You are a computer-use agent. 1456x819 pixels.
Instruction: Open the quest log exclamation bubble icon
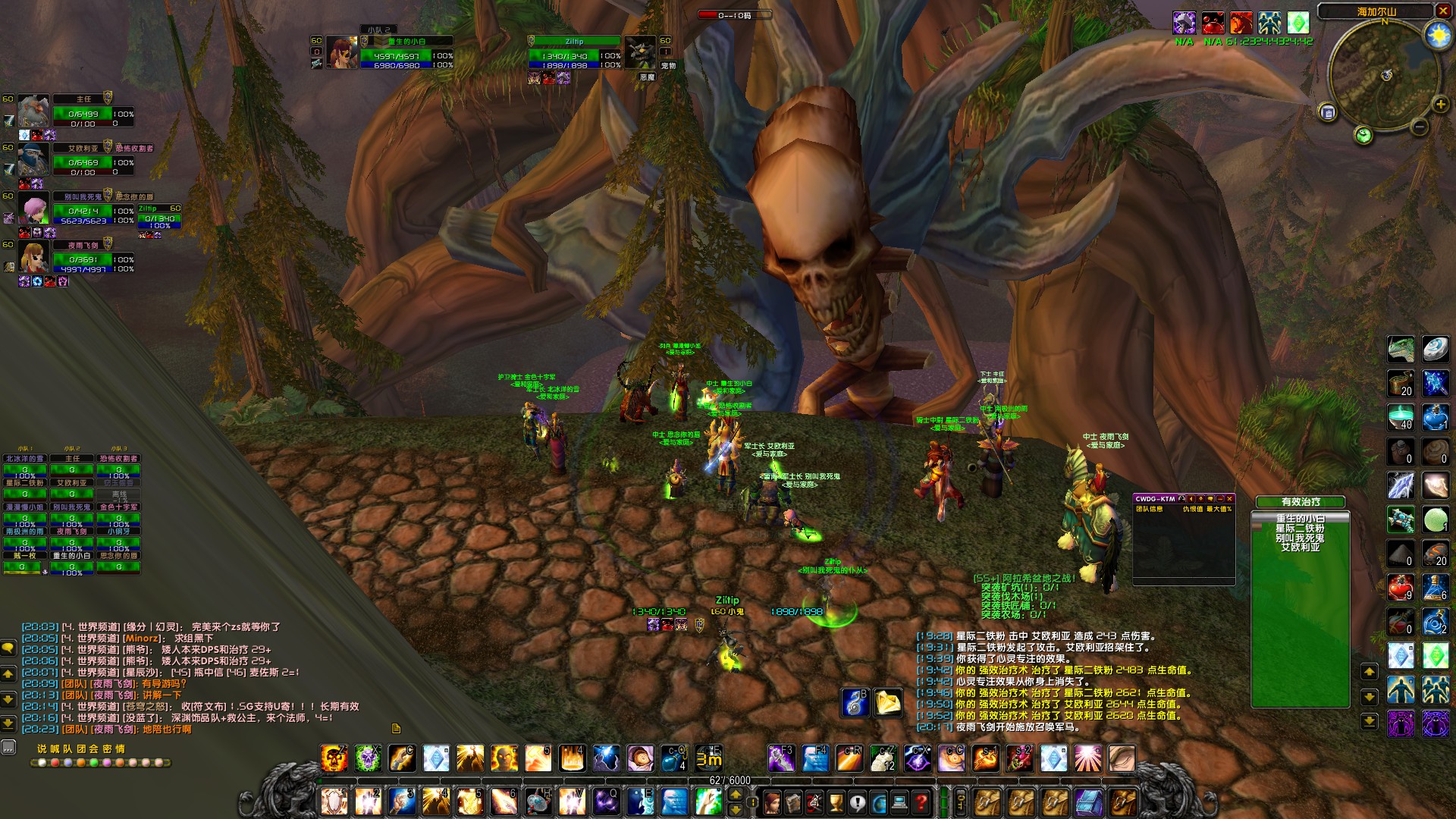pos(858,802)
